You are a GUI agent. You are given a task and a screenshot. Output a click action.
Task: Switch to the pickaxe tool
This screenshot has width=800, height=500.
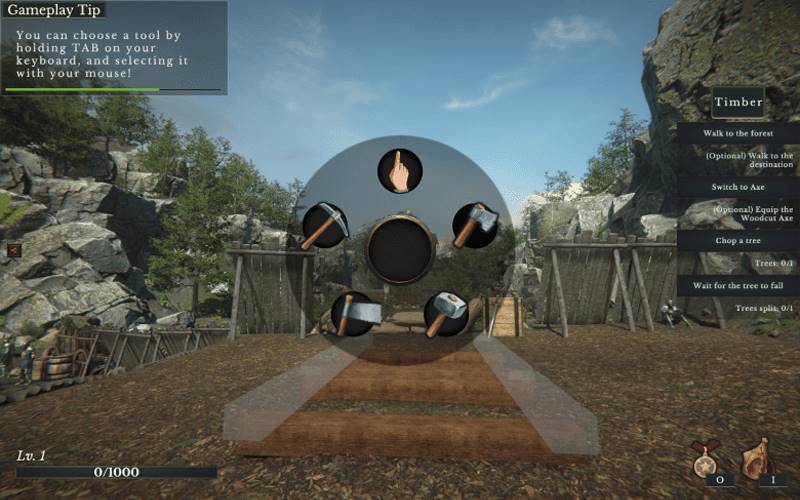pyautogui.click(x=325, y=225)
